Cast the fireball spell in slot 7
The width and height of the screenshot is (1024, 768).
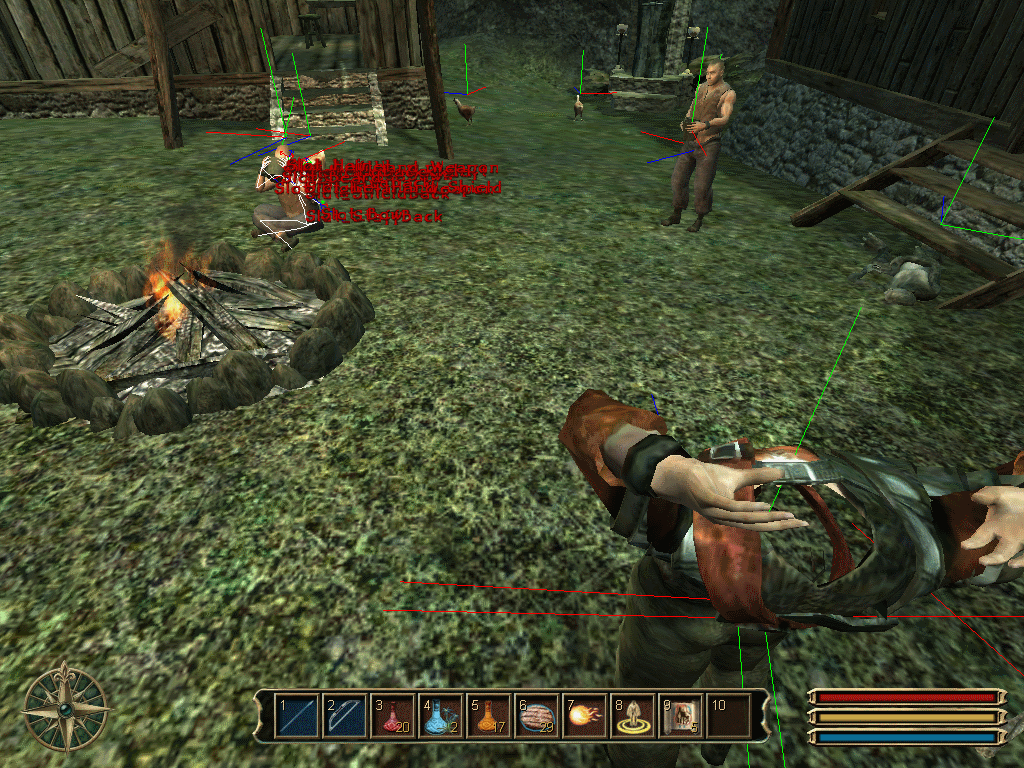click(585, 716)
